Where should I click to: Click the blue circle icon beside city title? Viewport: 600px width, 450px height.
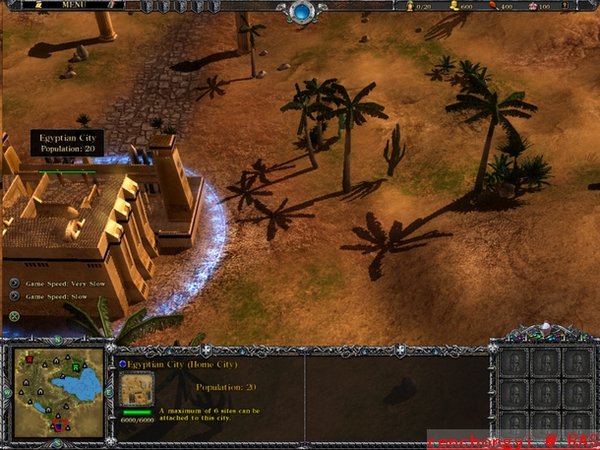(123, 364)
